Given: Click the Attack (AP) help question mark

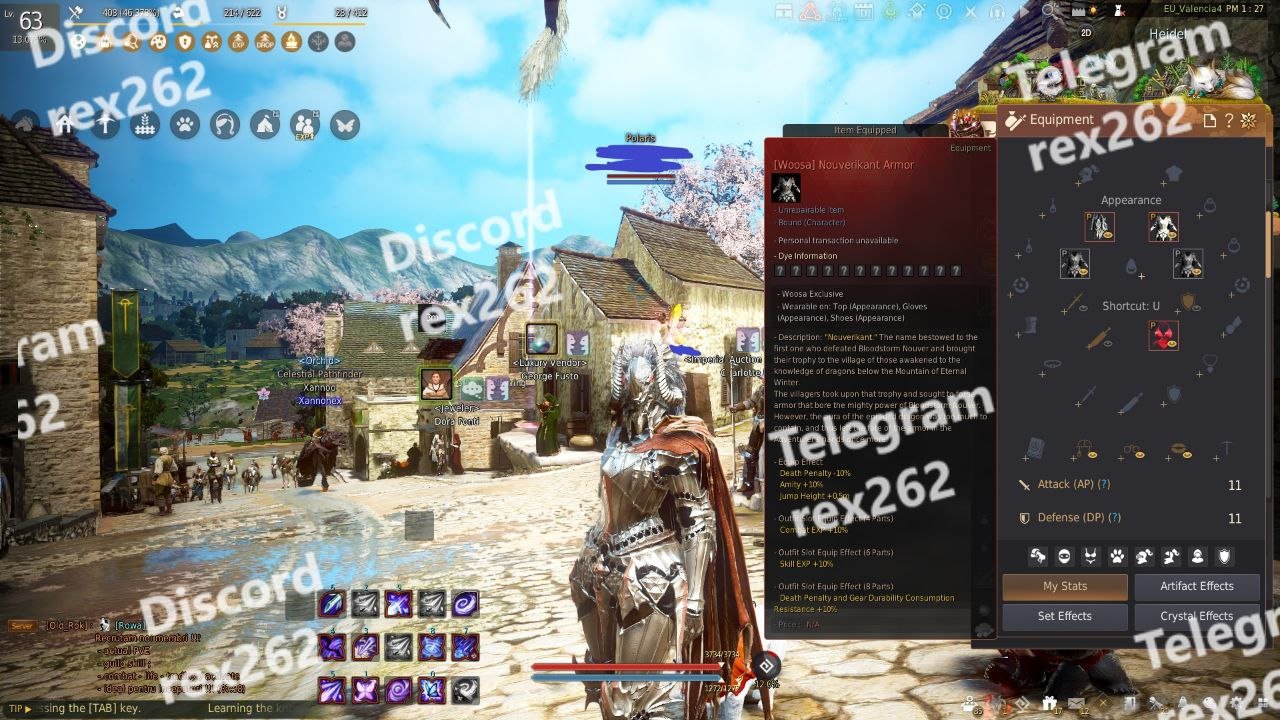Looking at the screenshot, I should [1104, 484].
